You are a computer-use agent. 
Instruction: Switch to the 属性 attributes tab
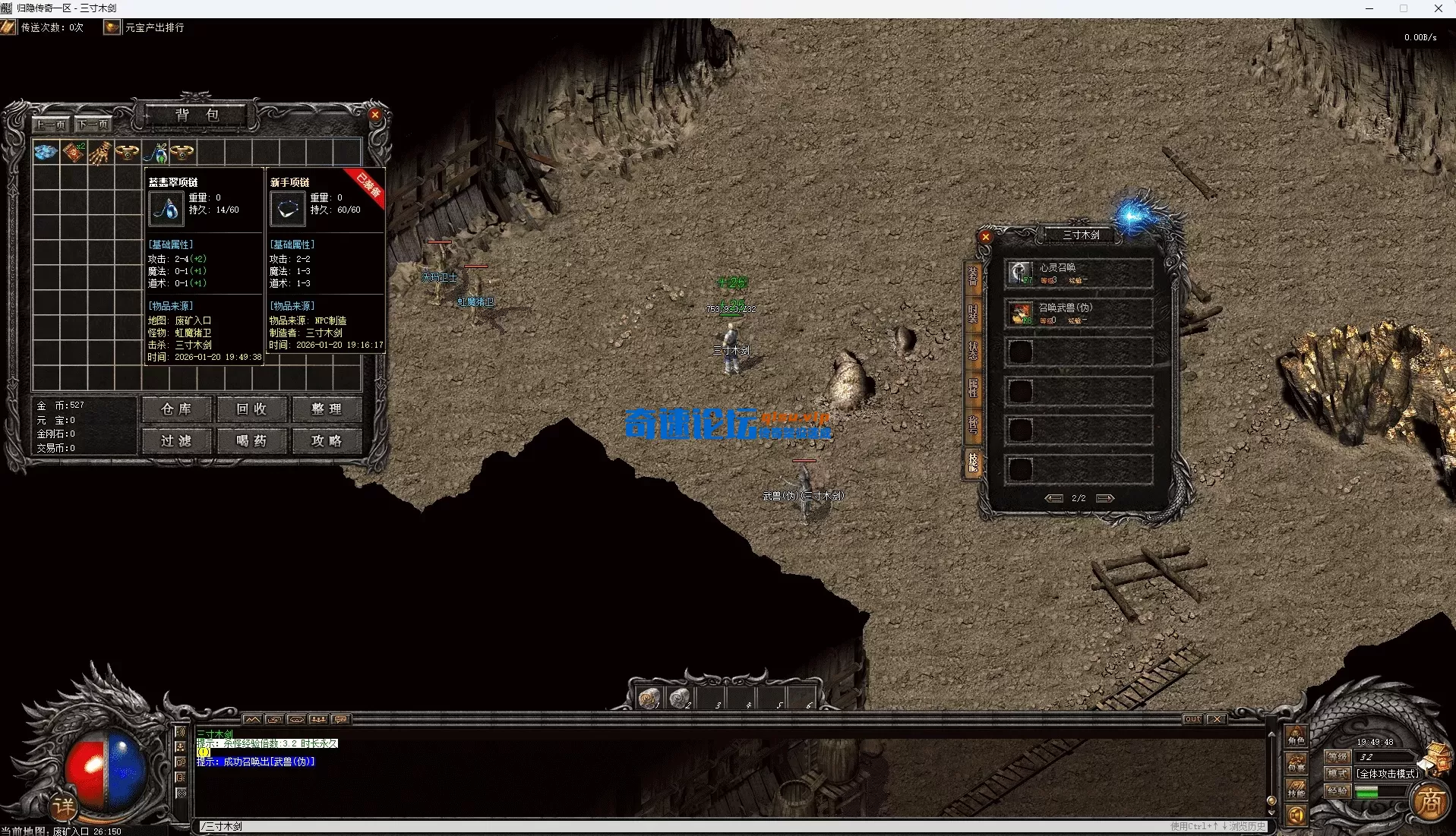972,387
